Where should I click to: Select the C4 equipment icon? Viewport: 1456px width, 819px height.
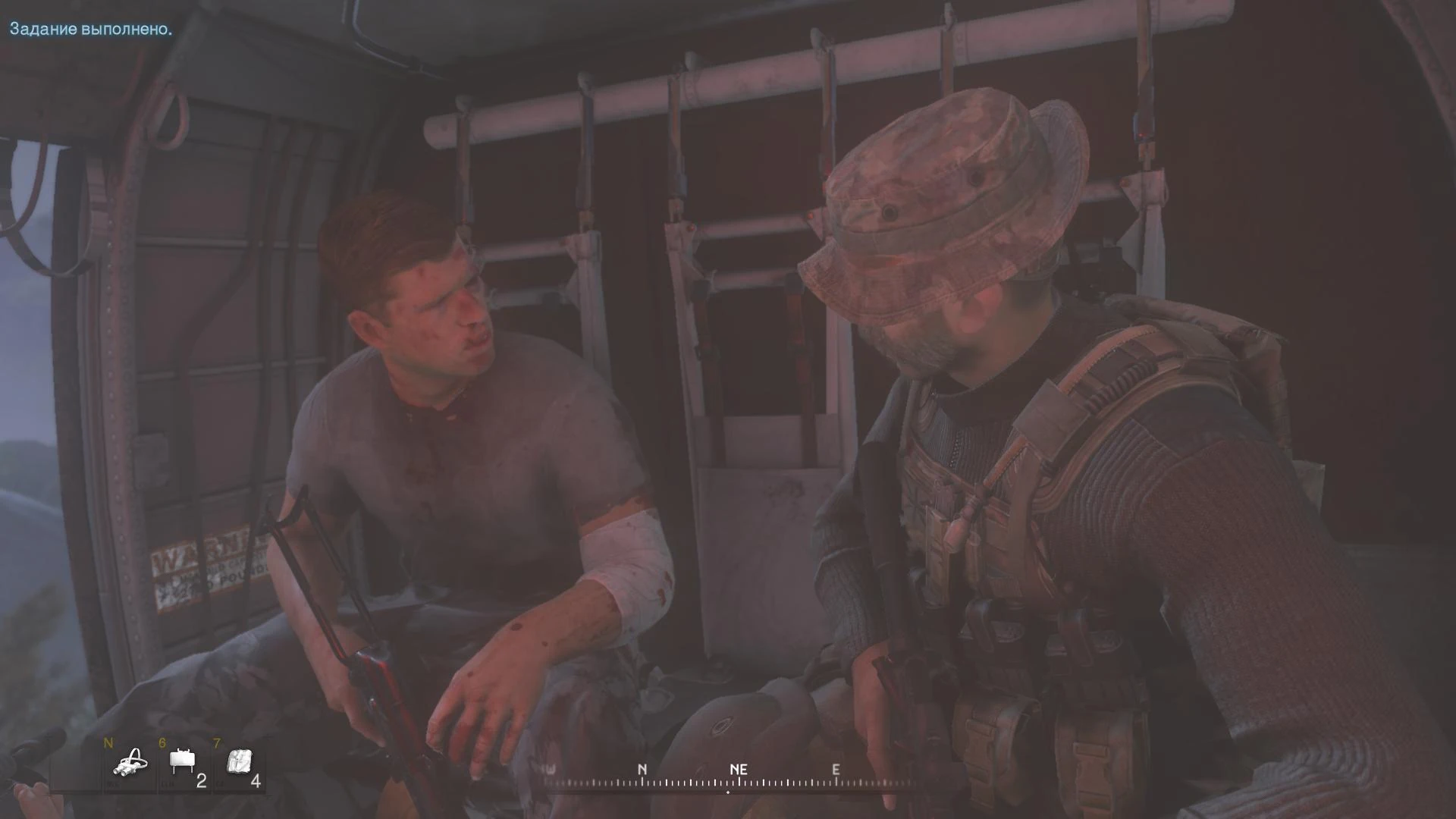point(239,761)
